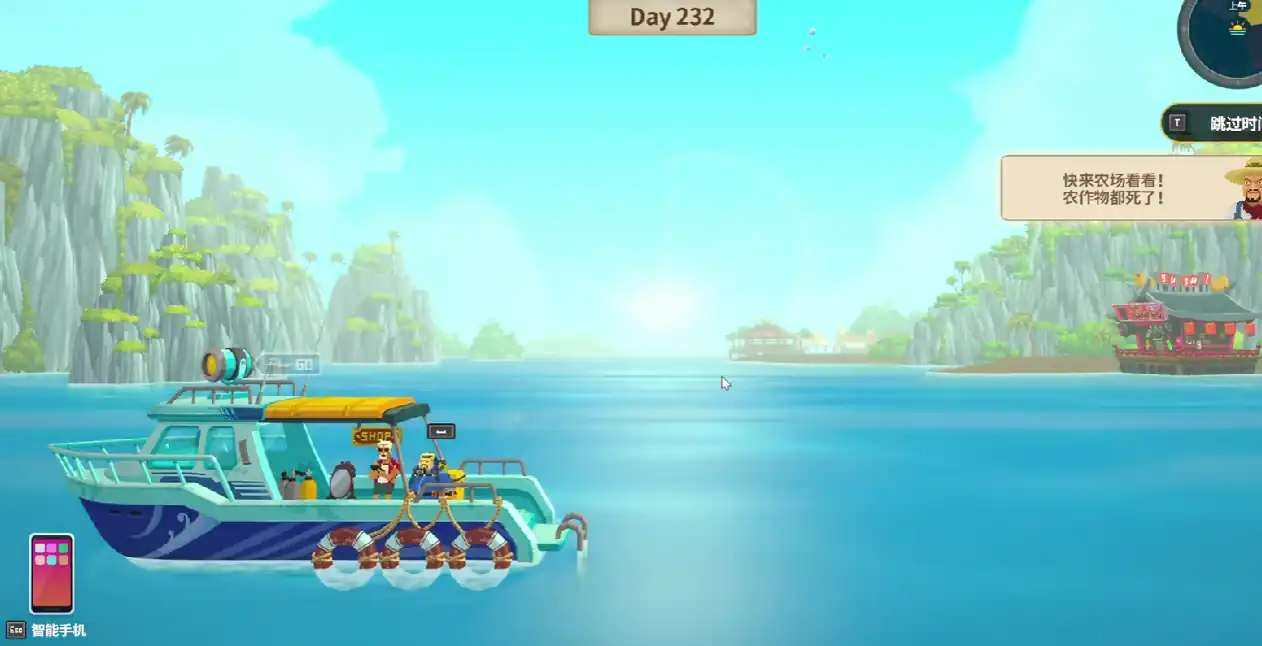Open the smartphone (智能手机)
This screenshot has width=1262, height=646.
point(51,573)
